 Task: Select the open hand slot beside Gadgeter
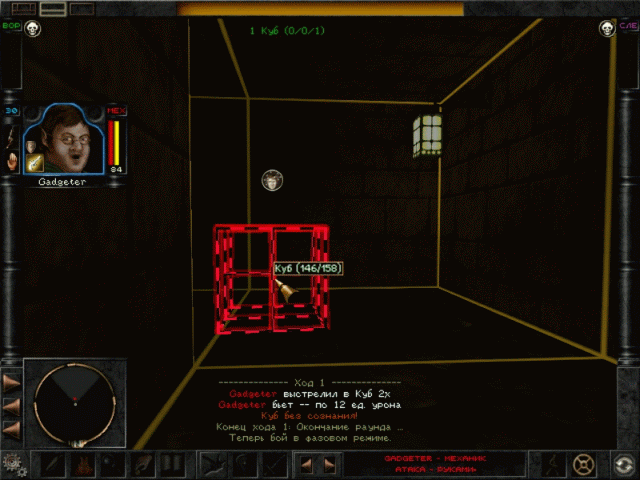click(11, 160)
